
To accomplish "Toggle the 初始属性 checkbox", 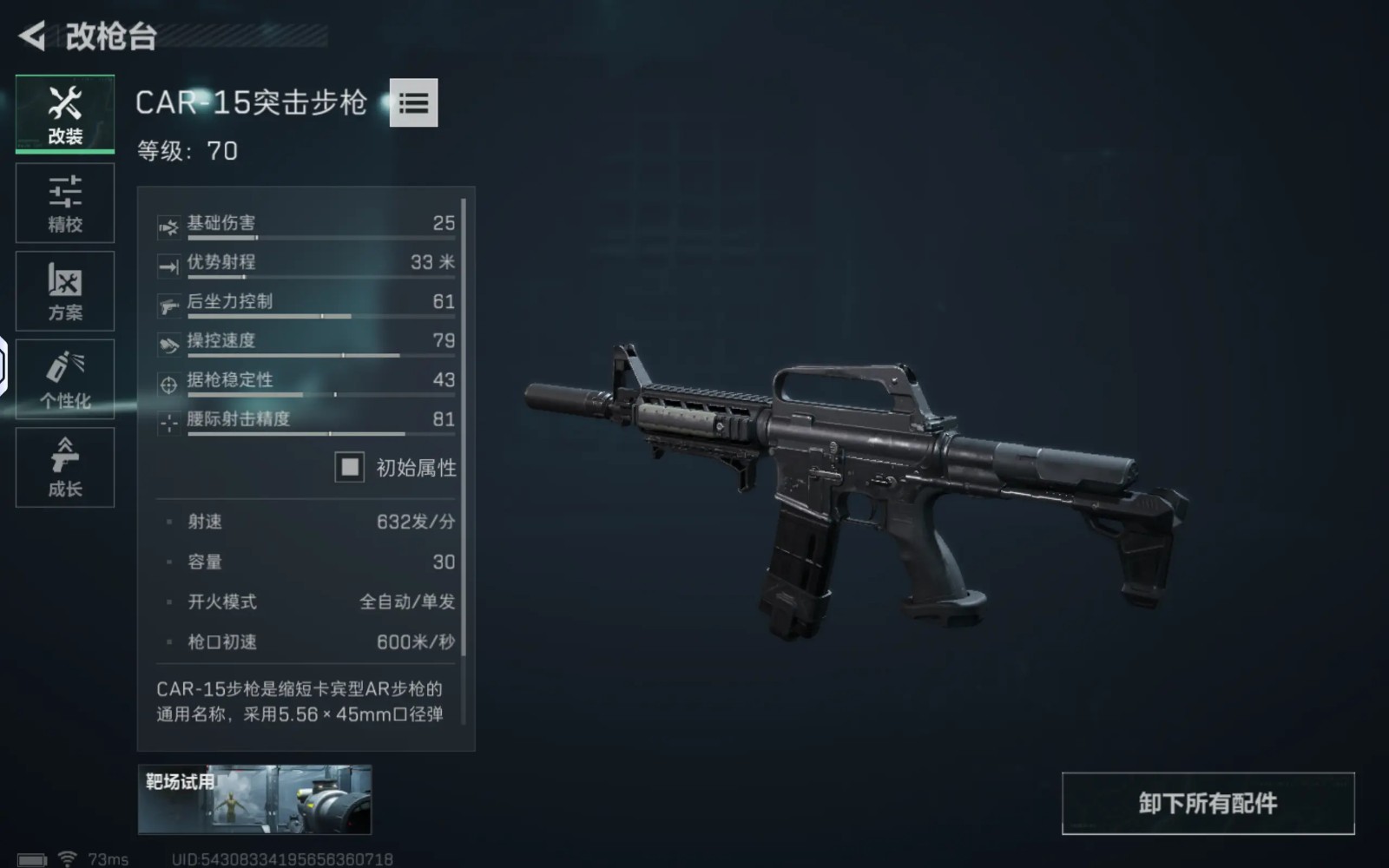I will (350, 468).
